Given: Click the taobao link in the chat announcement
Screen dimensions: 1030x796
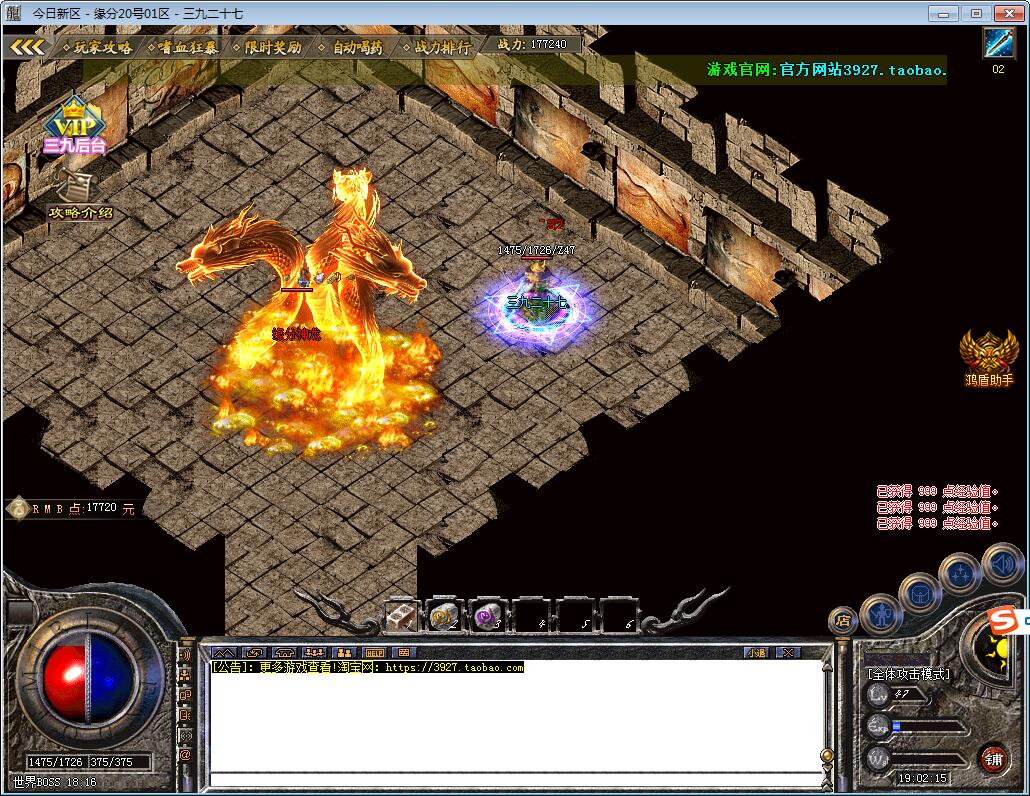Looking at the screenshot, I should 454,667.
